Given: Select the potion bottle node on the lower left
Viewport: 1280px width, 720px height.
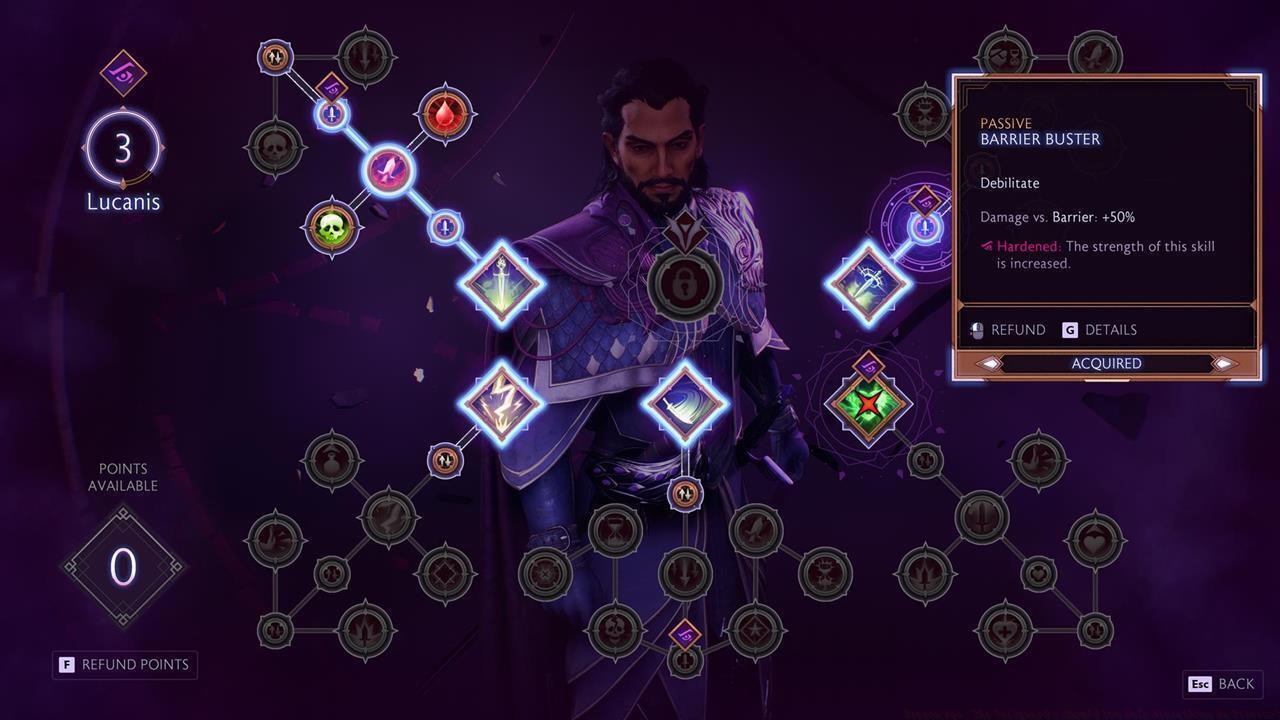Looking at the screenshot, I should pyautogui.click(x=333, y=459).
